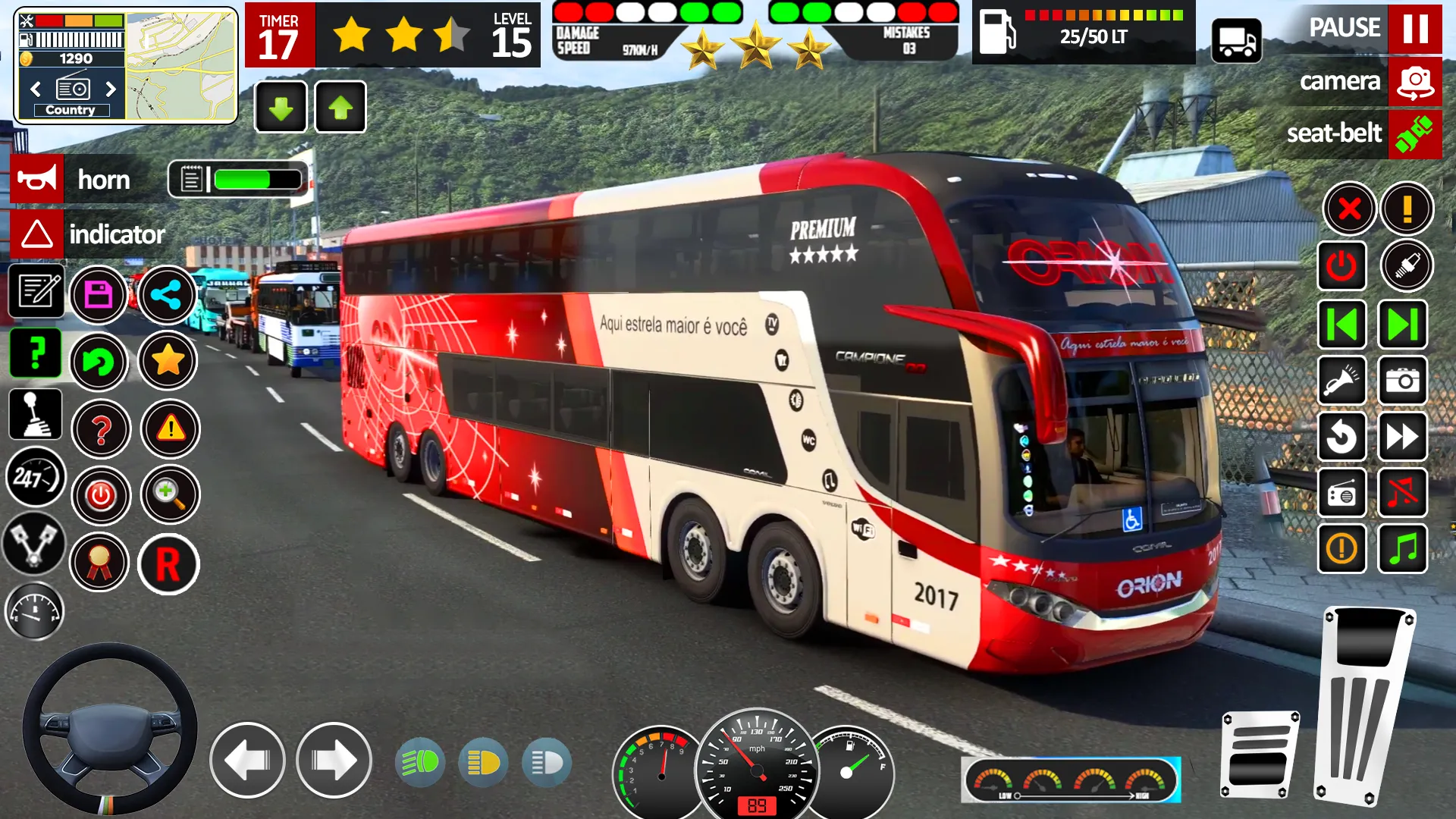The height and width of the screenshot is (819, 1456).
Task: Honk the horn
Action: pos(38,180)
